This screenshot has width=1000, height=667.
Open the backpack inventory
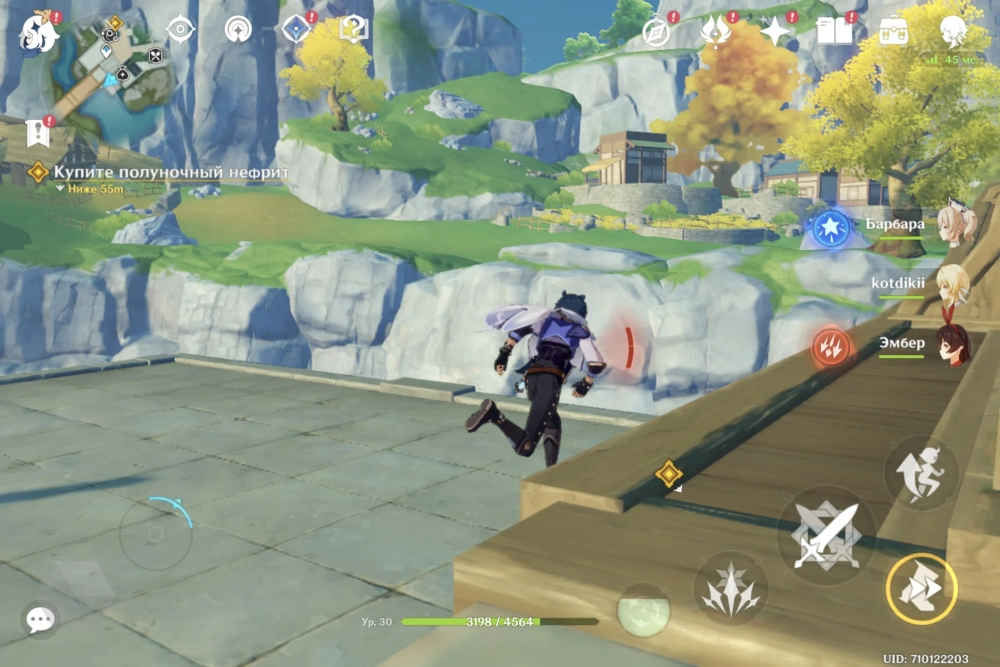point(893,31)
